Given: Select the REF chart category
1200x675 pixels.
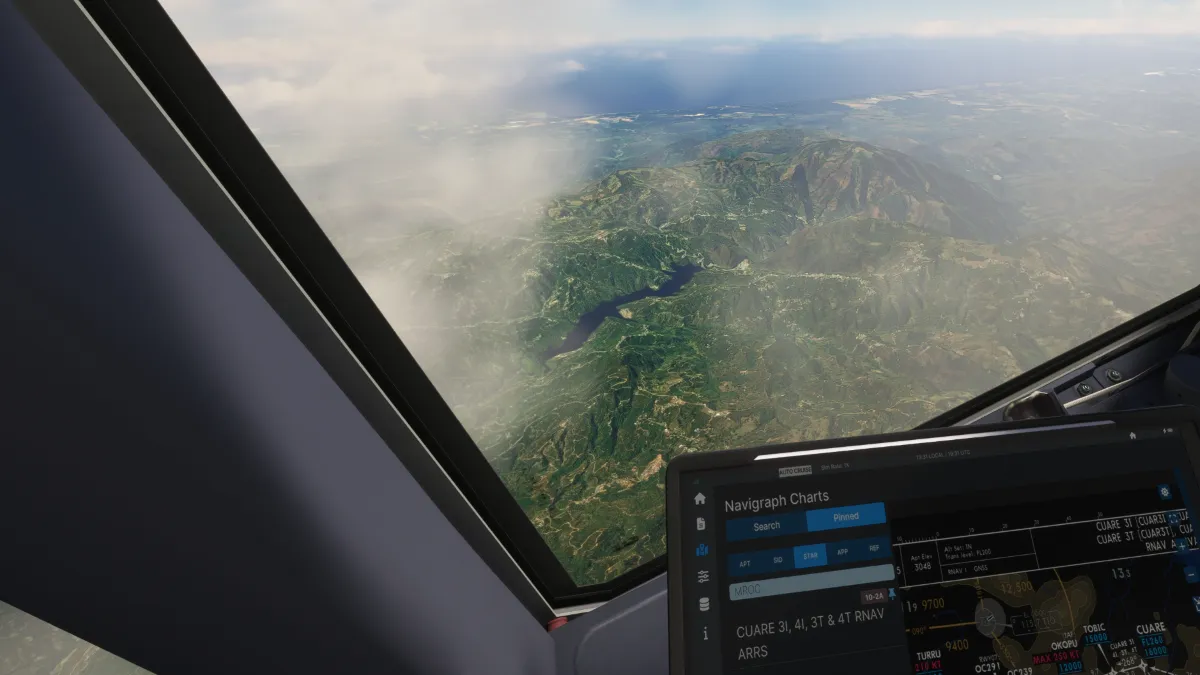Looking at the screenshot, I should click(x=874, y=549).
